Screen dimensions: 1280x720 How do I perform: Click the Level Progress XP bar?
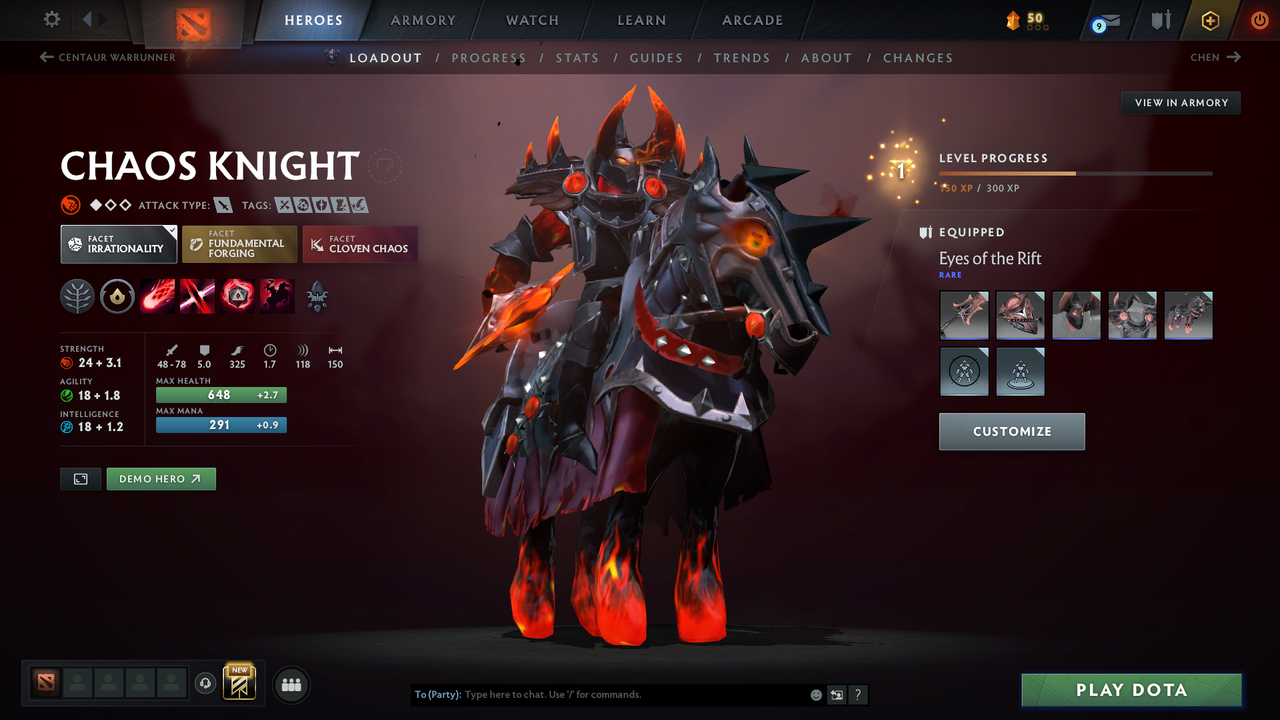(x=1075, y=172)
